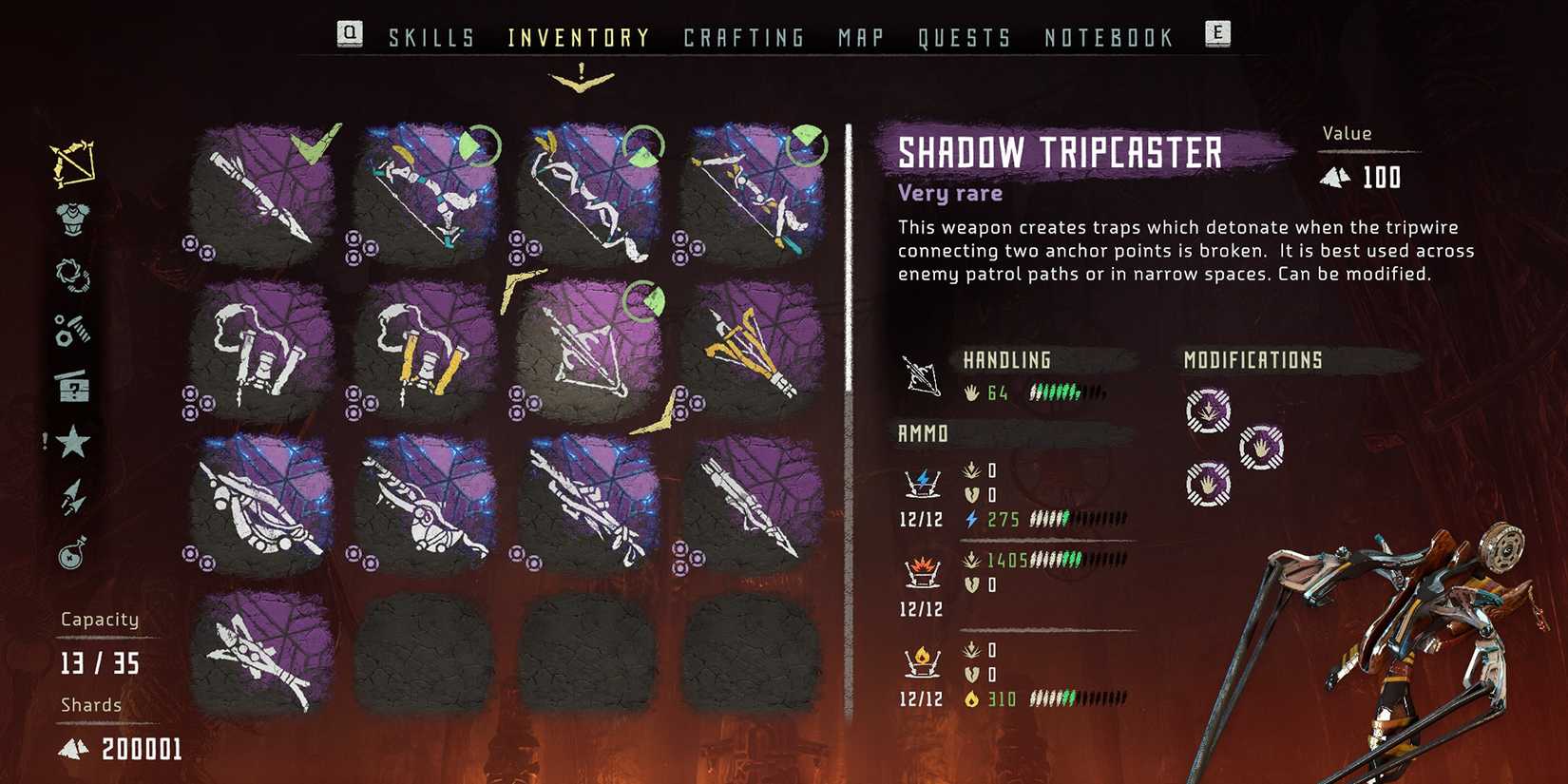Click the second handling modification slot
The height and width of the screenshot is (784, 1568).
[x=1208, y=484]
